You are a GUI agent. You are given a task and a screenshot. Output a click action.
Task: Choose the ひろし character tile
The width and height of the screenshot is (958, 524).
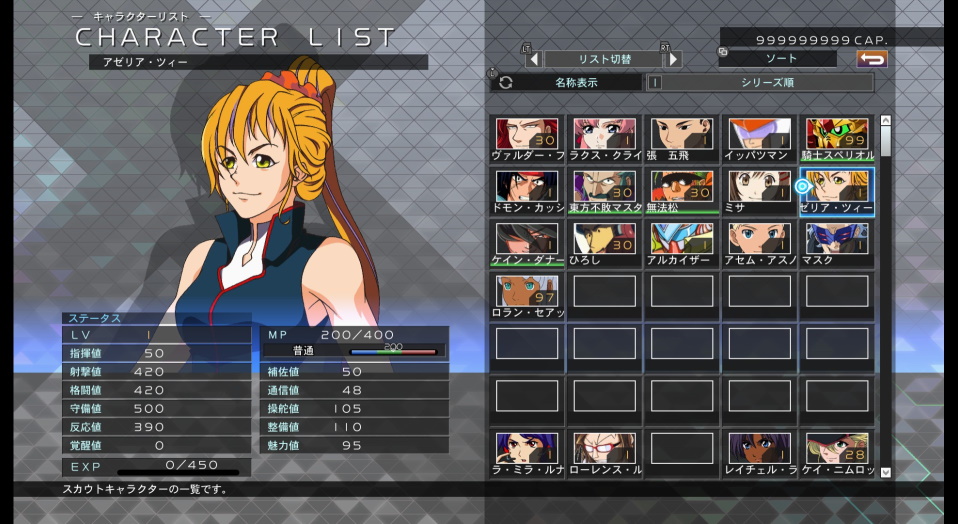click(605, 242)
